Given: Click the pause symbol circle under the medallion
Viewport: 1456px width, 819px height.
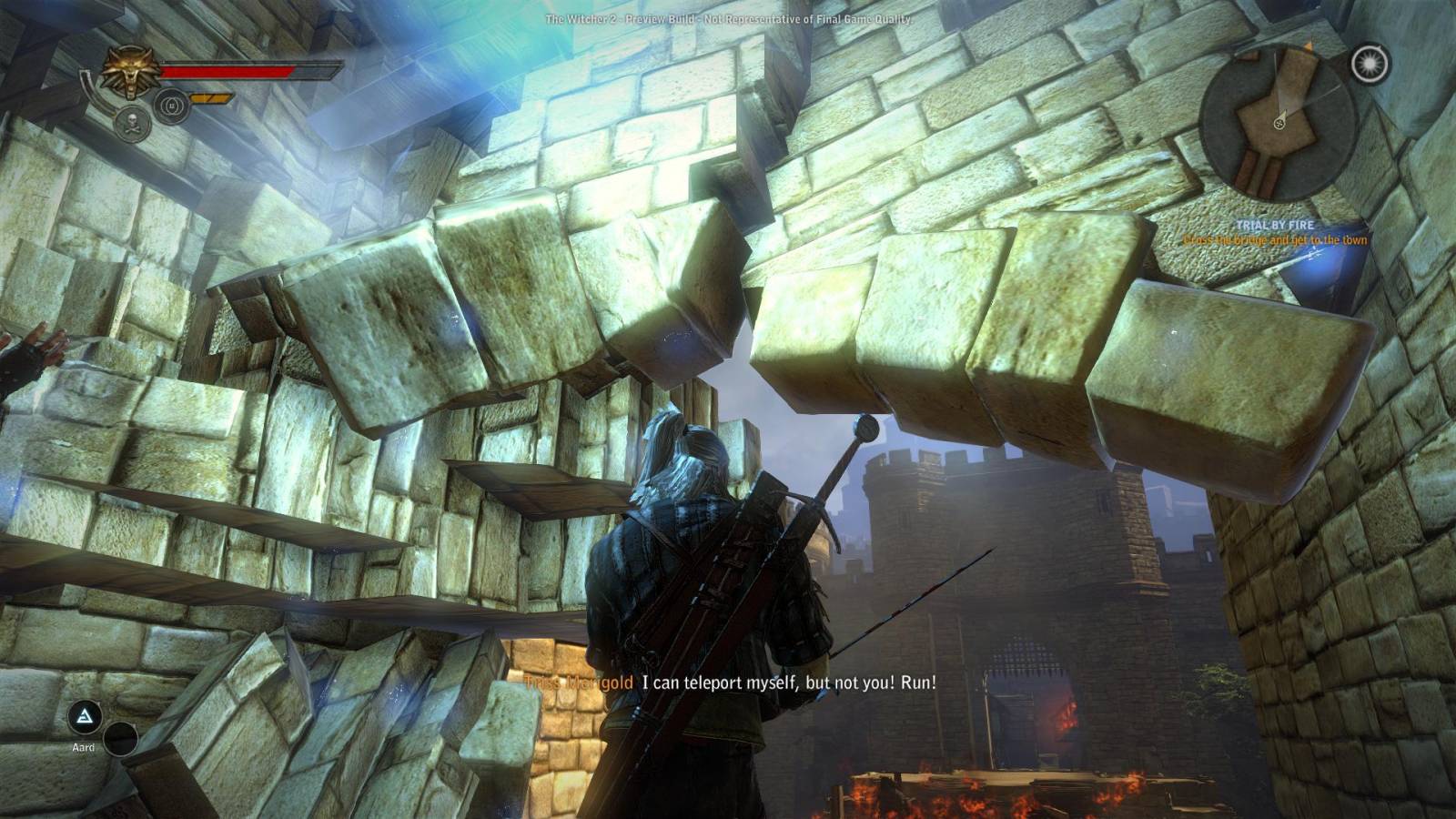Looking at the screenshot, I should point(171,106).
